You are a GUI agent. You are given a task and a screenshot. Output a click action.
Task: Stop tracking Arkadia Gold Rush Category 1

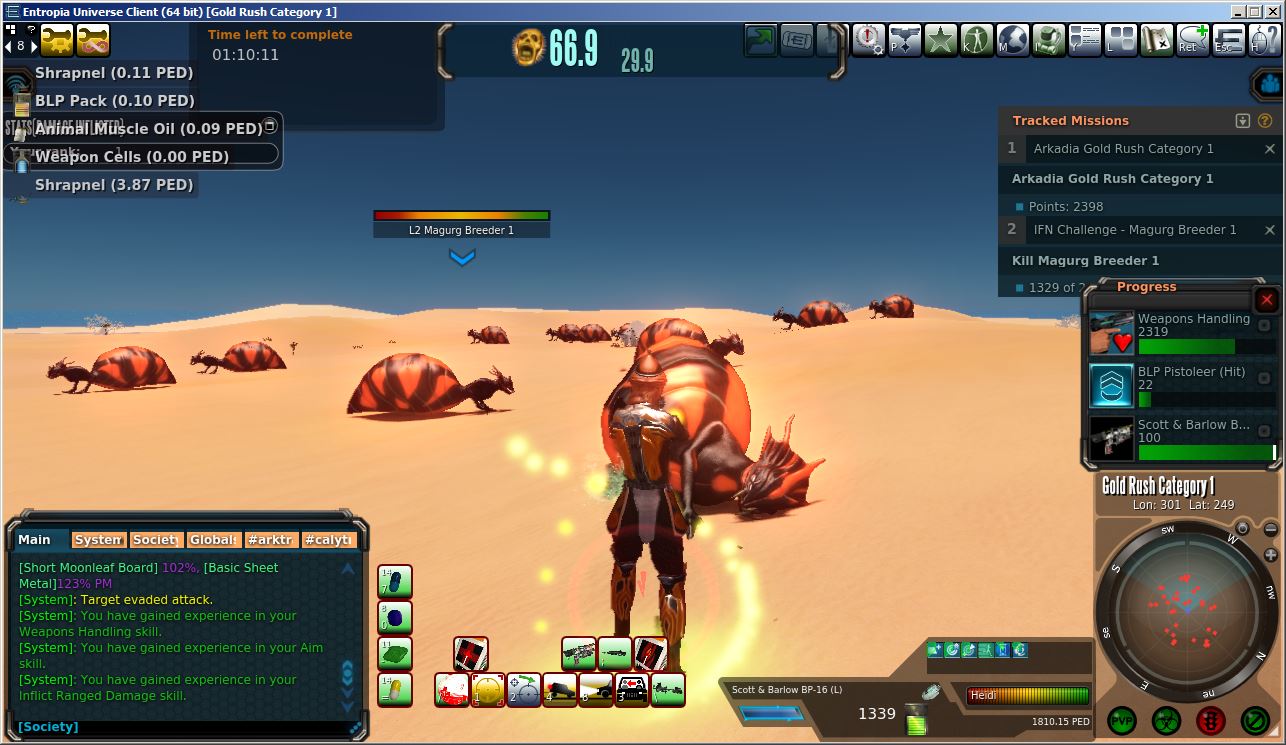(x=1270, y=149)
